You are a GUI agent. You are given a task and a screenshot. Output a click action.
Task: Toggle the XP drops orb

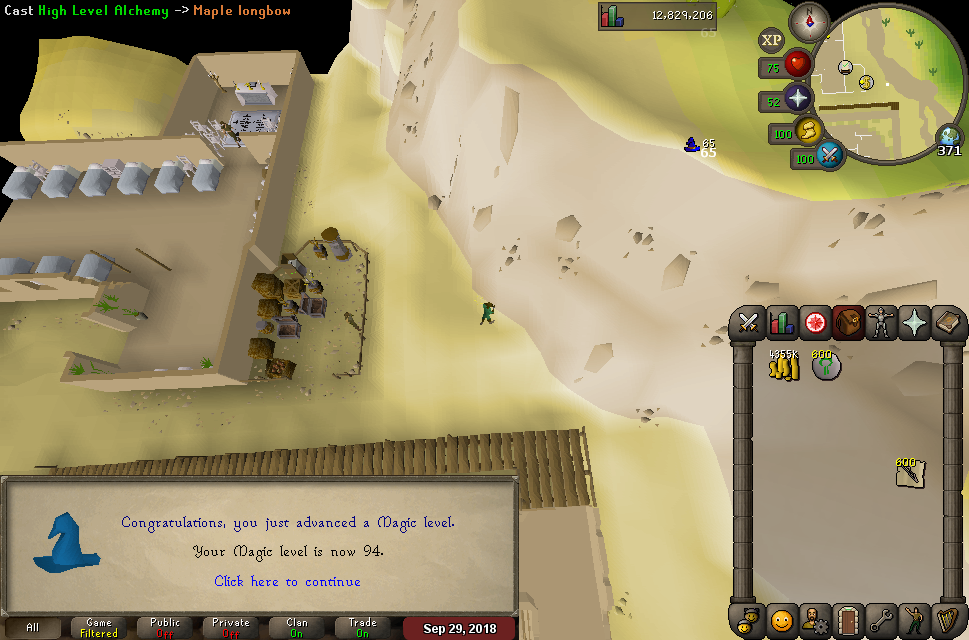pyautogui.click(x=771, y=41)
